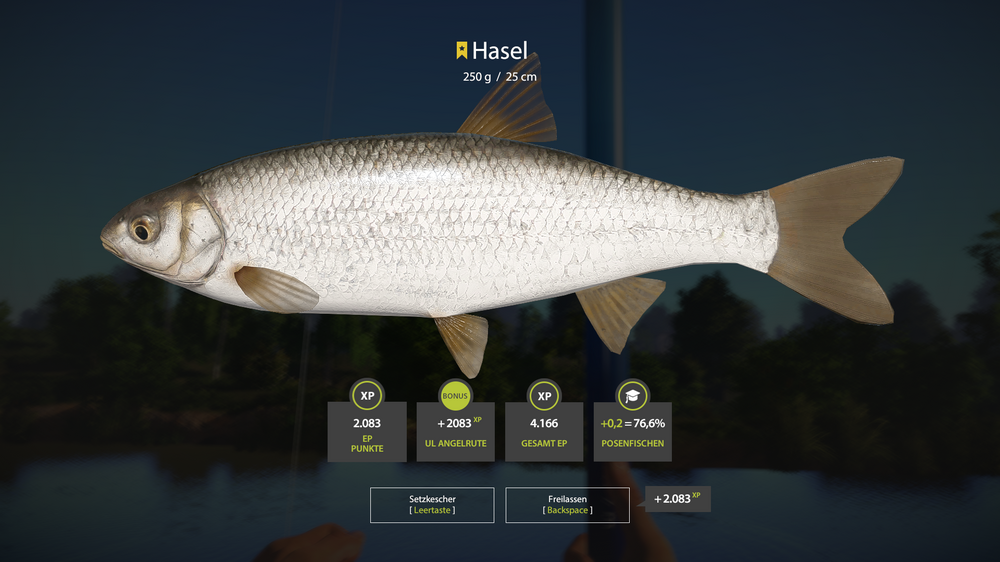Choose Freilassen to release the fish
Image resolution: width=1000 pixels, height=562 pixels.
pyautogui.click(x=567, y=504)
